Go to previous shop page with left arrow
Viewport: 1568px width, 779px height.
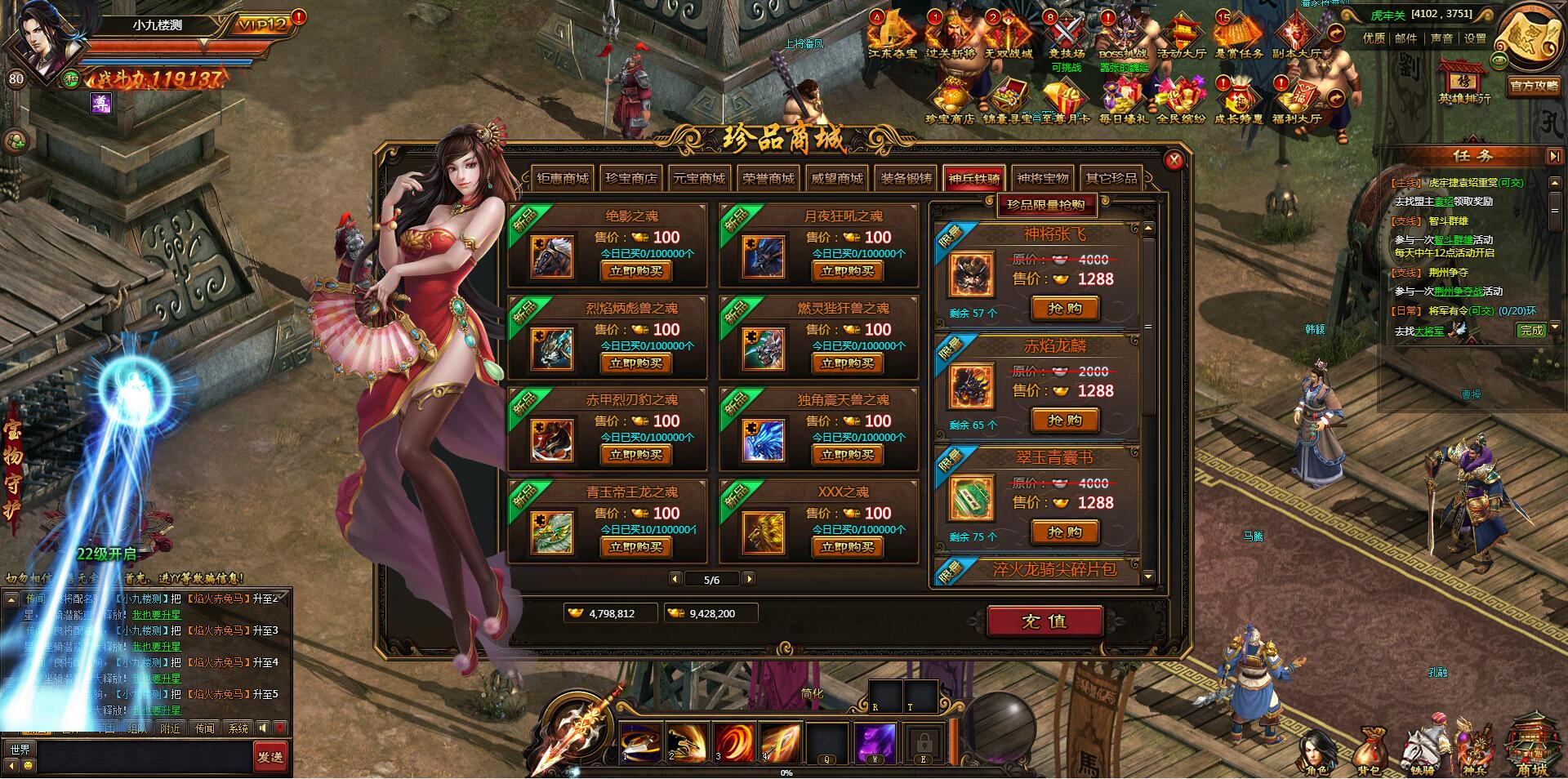click(x=675, y=579)
